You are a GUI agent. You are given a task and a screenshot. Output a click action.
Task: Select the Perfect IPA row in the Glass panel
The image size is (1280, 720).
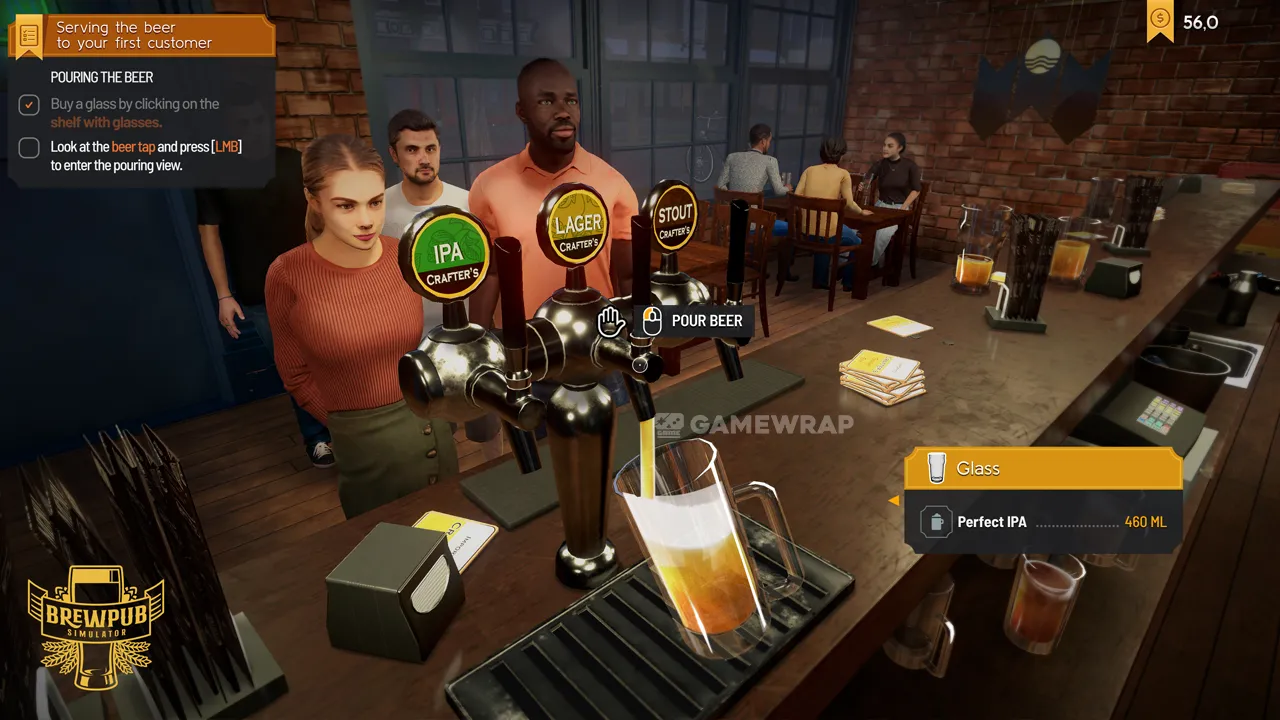[x=1042, y=522]
